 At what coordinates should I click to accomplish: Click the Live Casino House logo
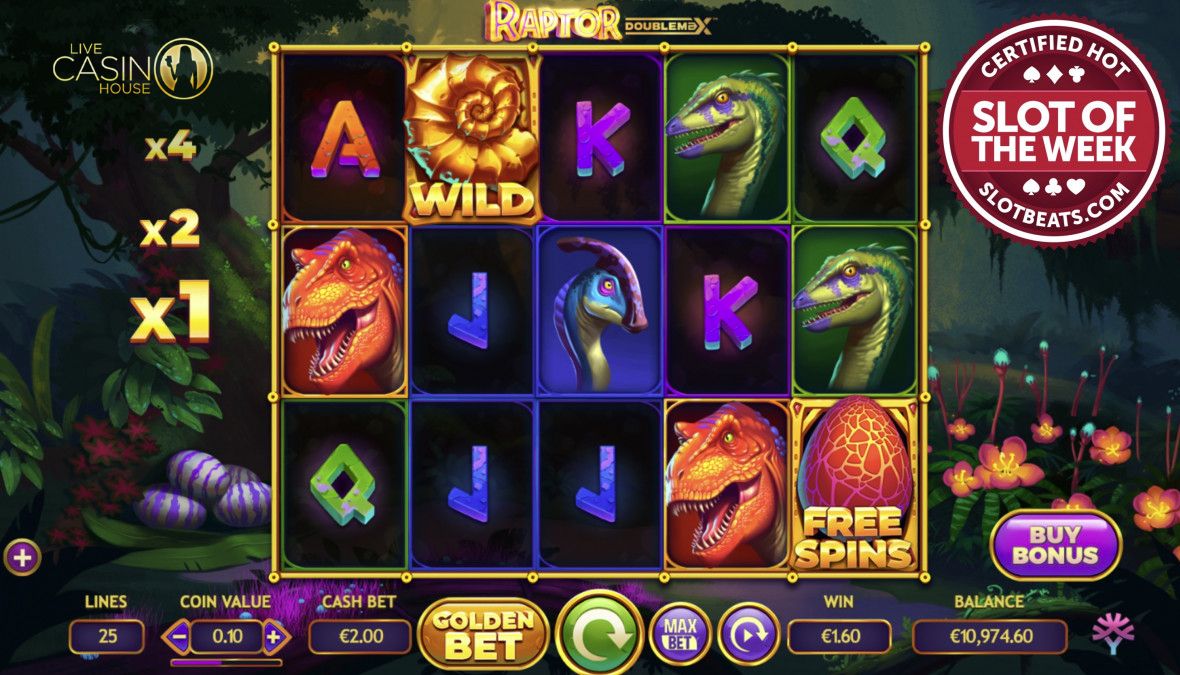pos(132,67)
